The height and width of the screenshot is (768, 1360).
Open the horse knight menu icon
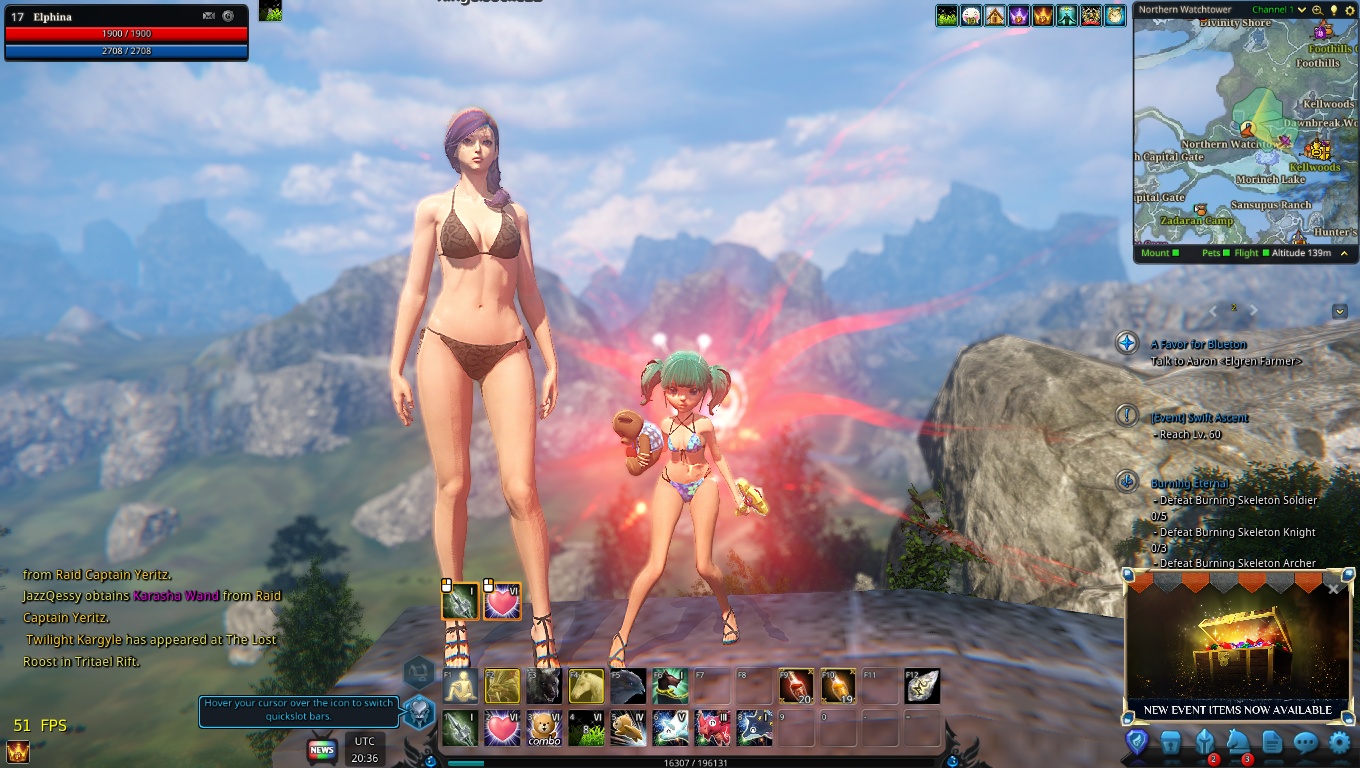coord(1238,742)
